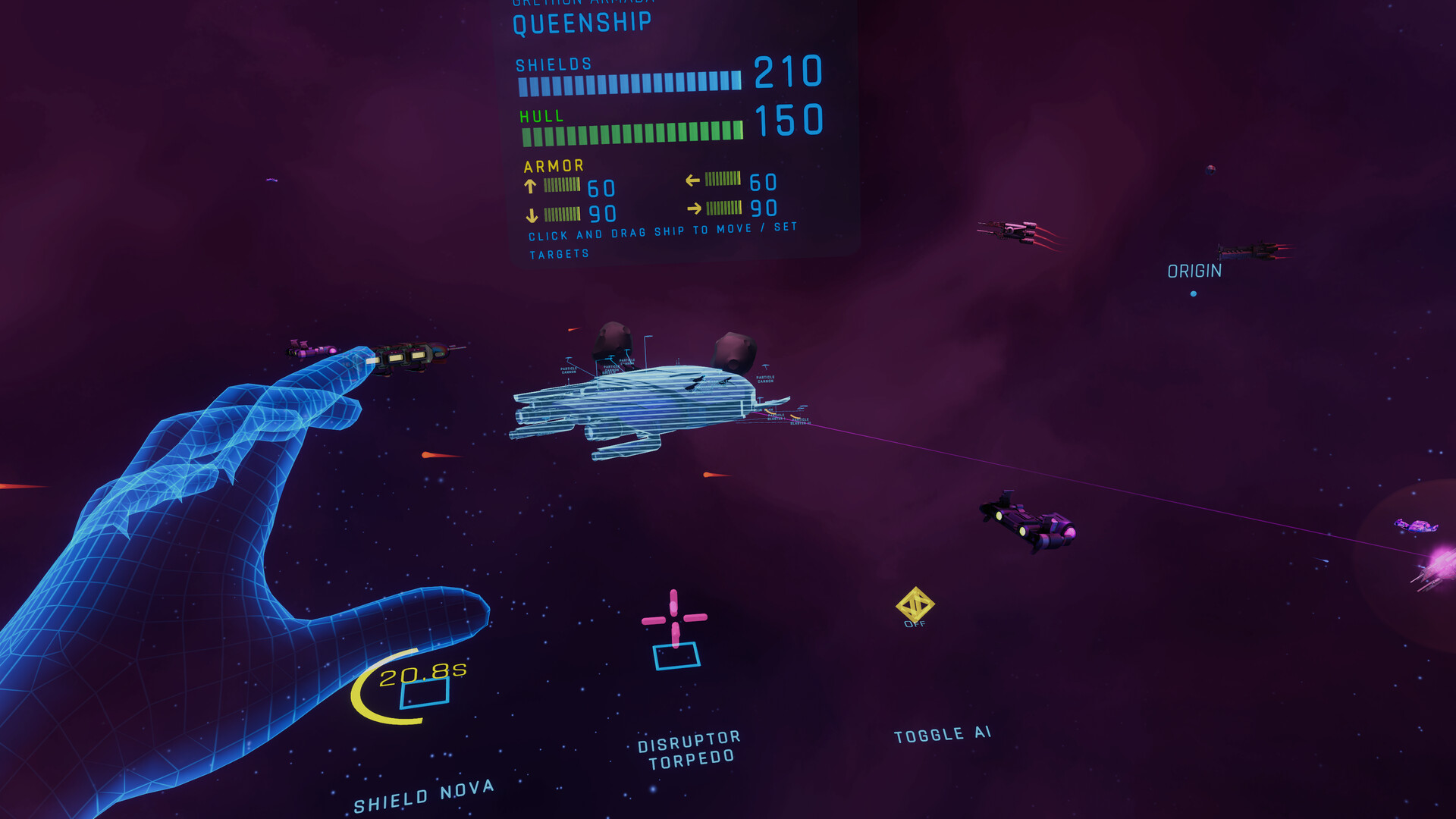Click the ORIGIN waypoint dot to expand it
Viewport: 1456px width, 819px height.
point(1194,292)
